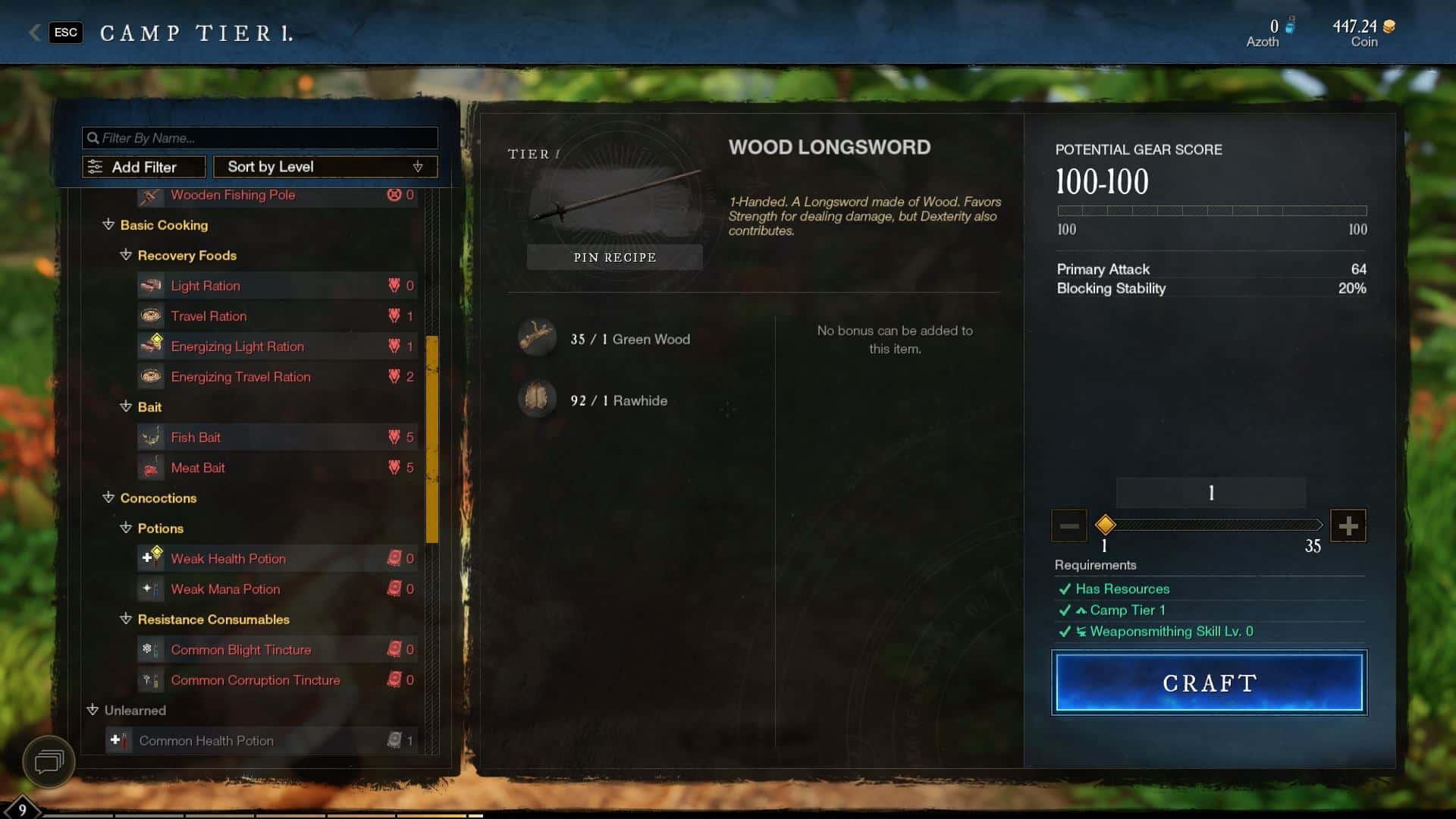
Task: Pin the Wood Longsword recipe
Action: [x=614, y=257]
